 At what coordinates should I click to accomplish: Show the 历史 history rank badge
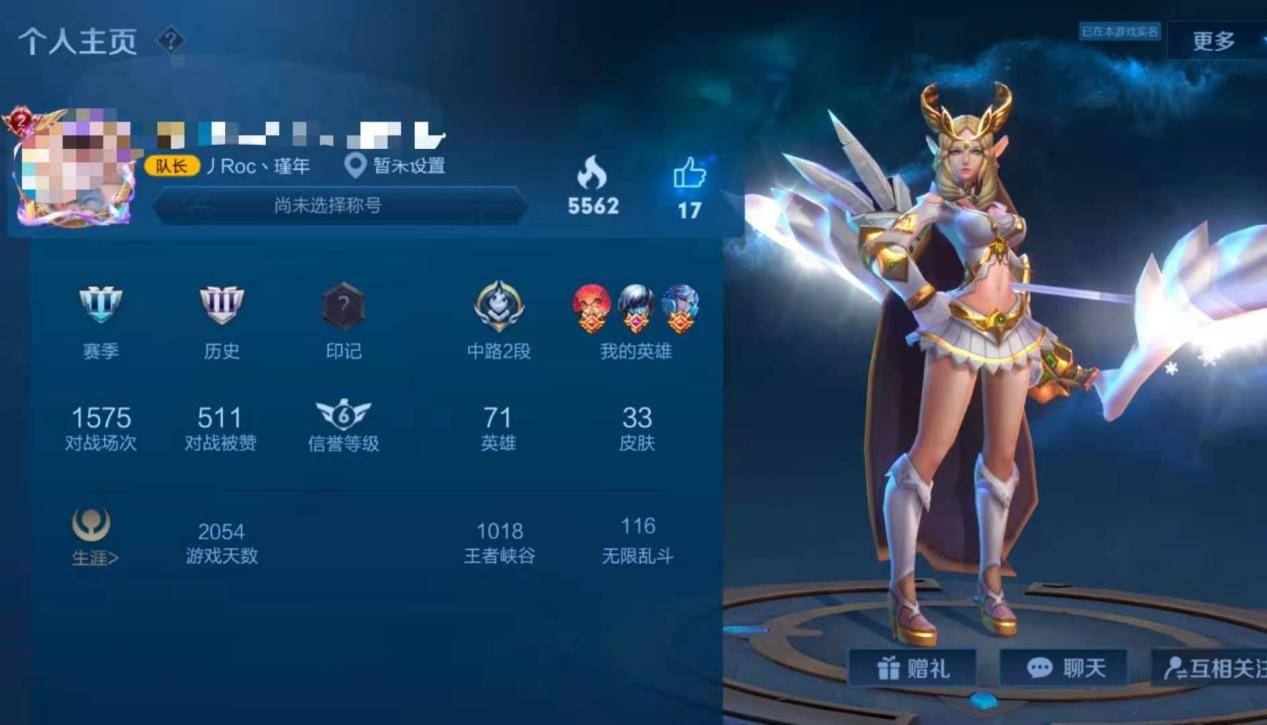point(221,305)
